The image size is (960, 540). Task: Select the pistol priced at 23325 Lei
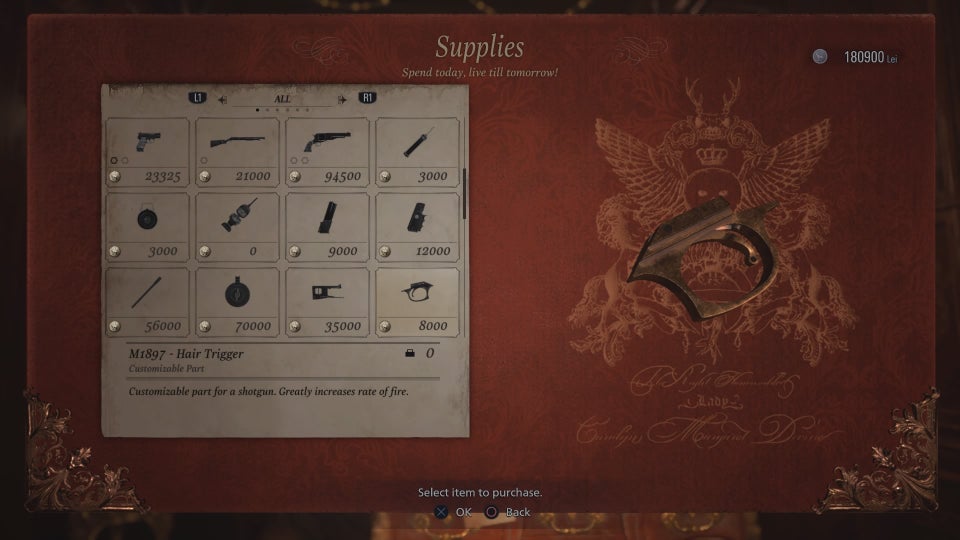tap(146, 151)
